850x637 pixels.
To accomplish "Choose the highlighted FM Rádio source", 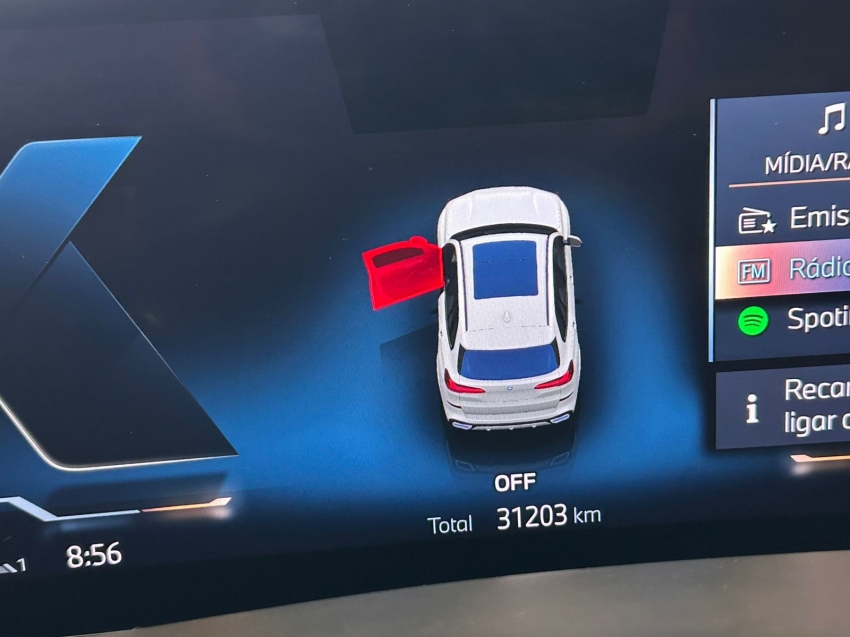I will coord(790,269).
